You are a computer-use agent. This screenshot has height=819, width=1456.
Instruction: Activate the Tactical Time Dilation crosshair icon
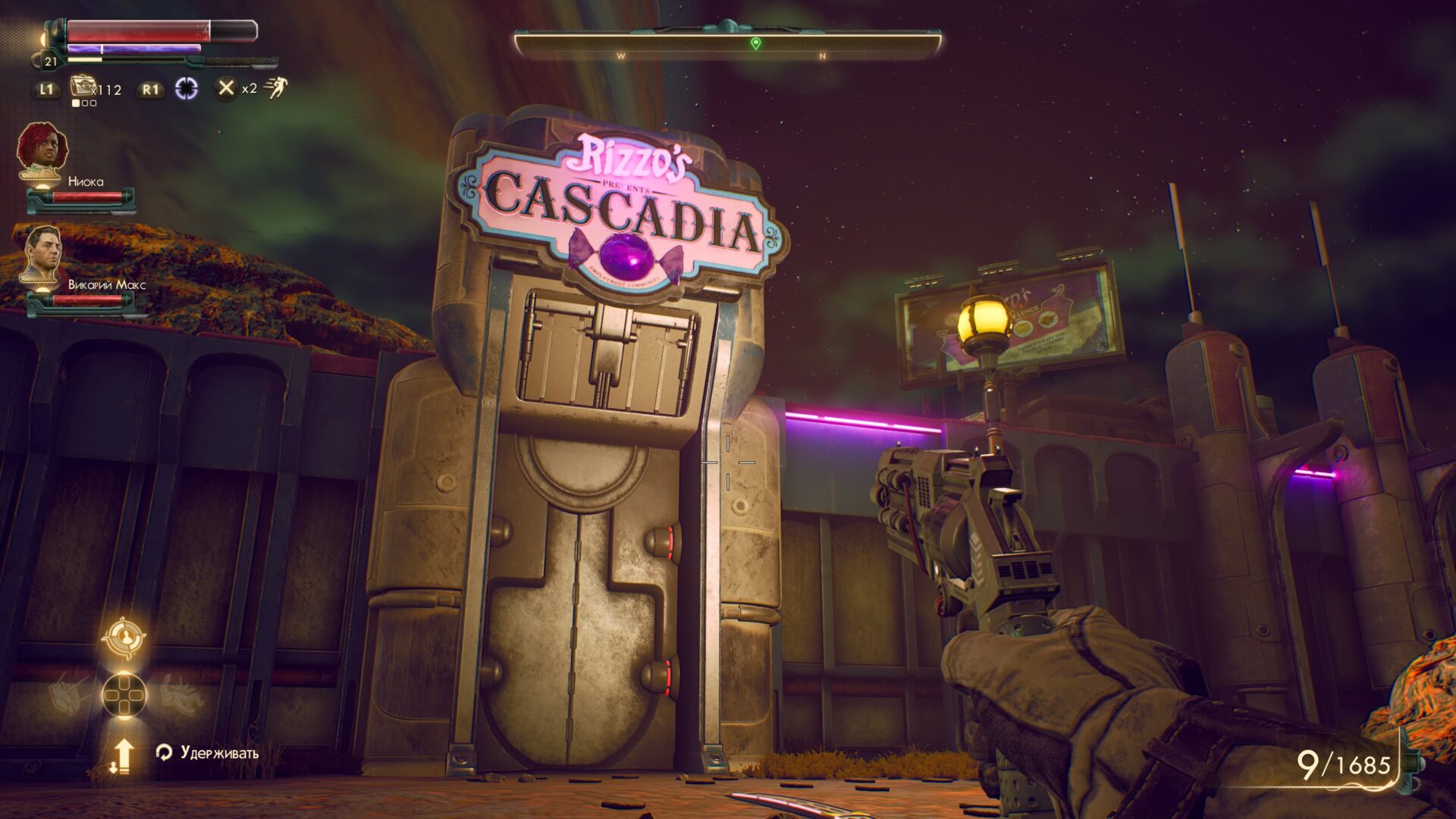(186, 89)
